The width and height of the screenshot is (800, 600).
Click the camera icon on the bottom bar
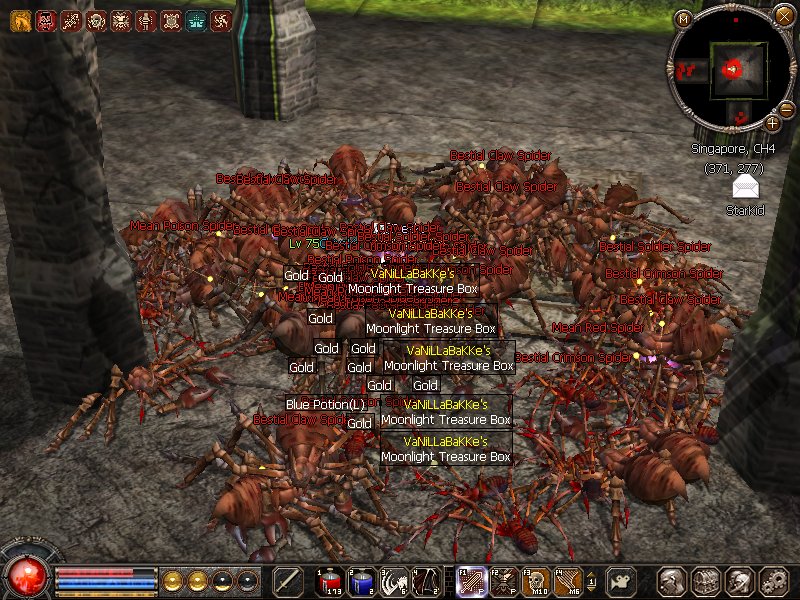(624, 581)
